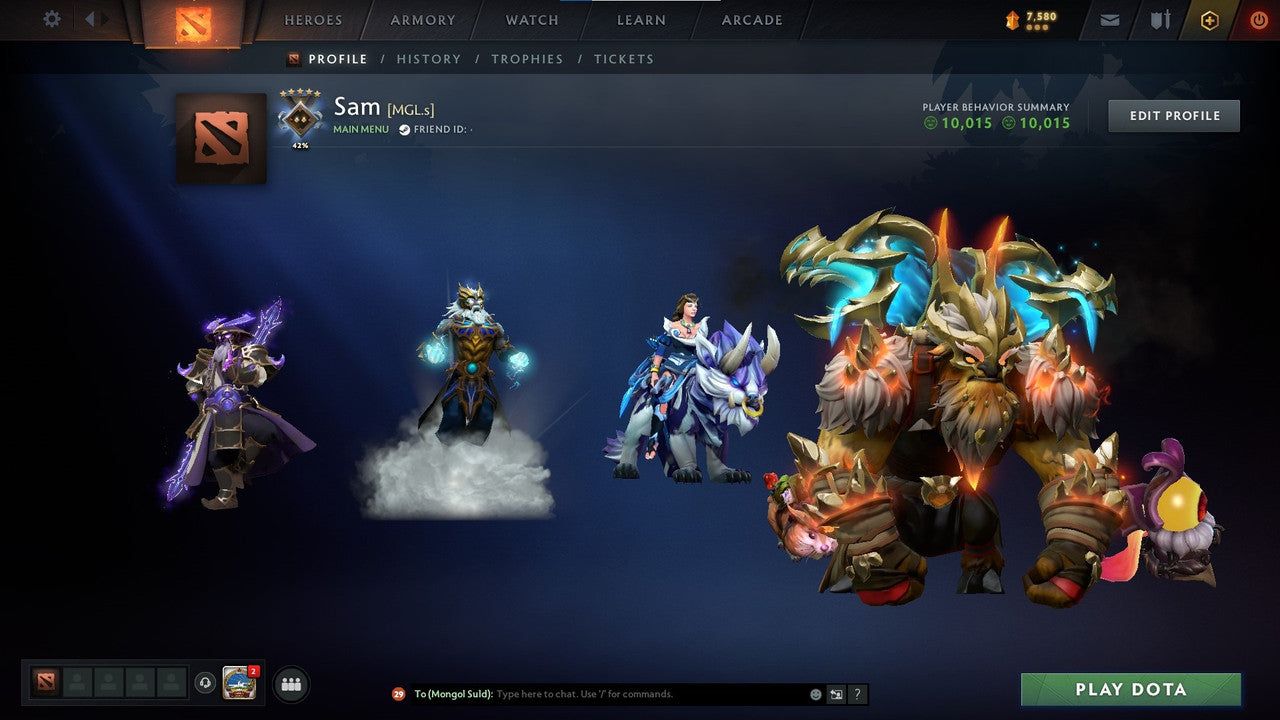Click the headset voice chat icon
The width and height of the screenshot is (1280, 720).
207,684
